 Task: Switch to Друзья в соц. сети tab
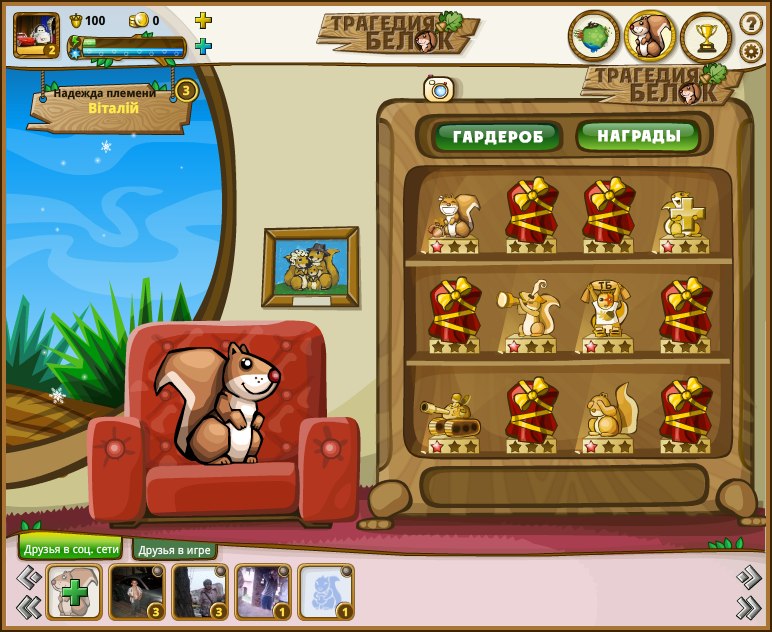[70, 549]
